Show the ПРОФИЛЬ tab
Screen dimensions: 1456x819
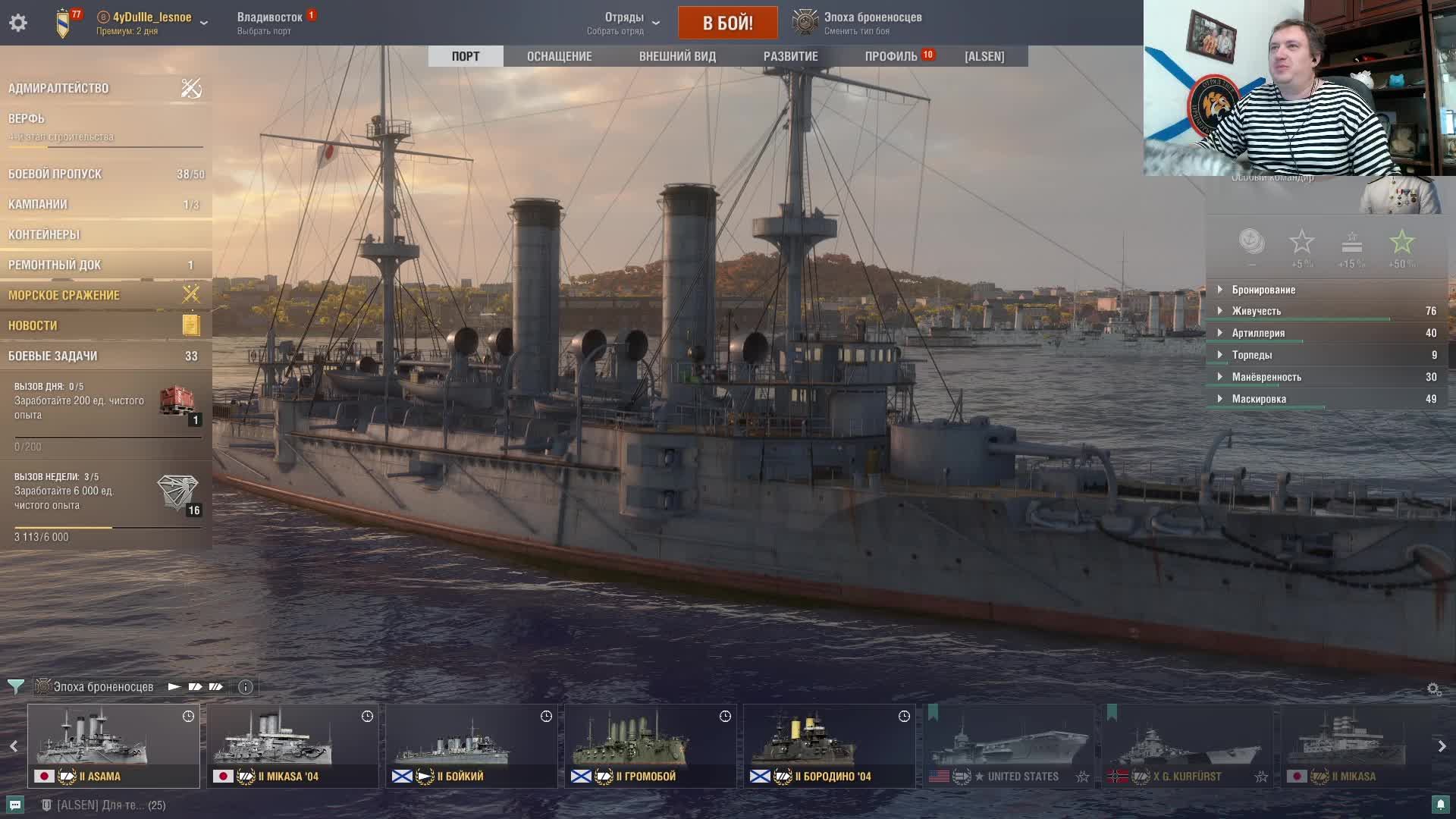coord(891,56)
